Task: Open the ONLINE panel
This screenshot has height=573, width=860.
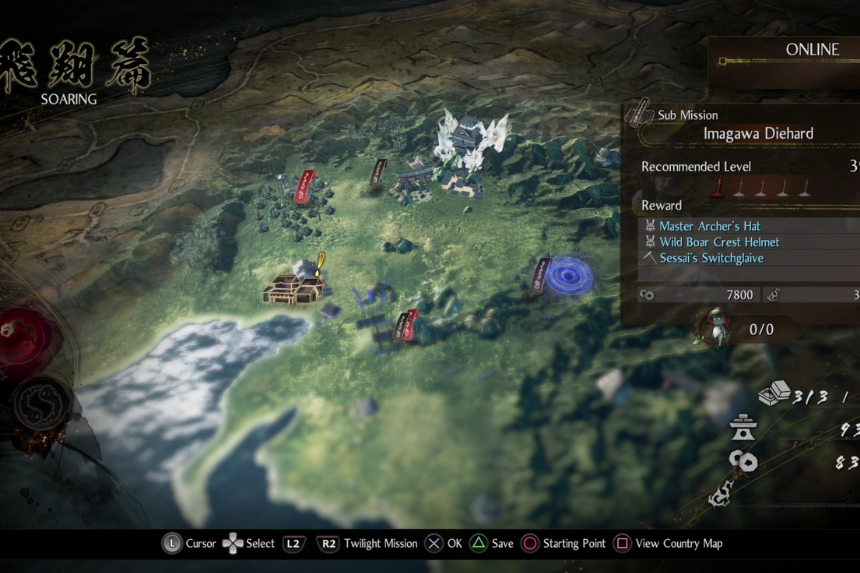Action: [811, 50]
